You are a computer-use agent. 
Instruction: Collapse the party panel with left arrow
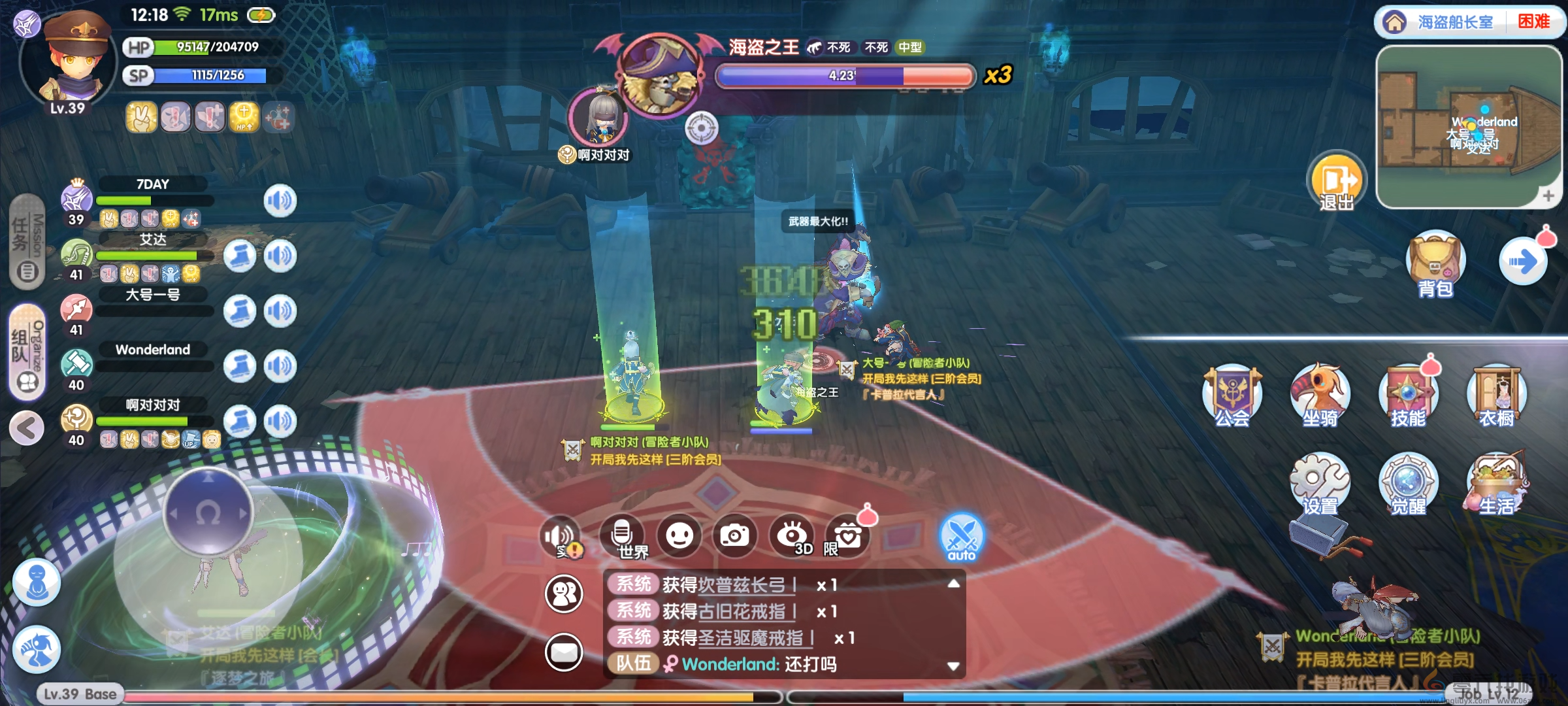click(x=27, y=428)
